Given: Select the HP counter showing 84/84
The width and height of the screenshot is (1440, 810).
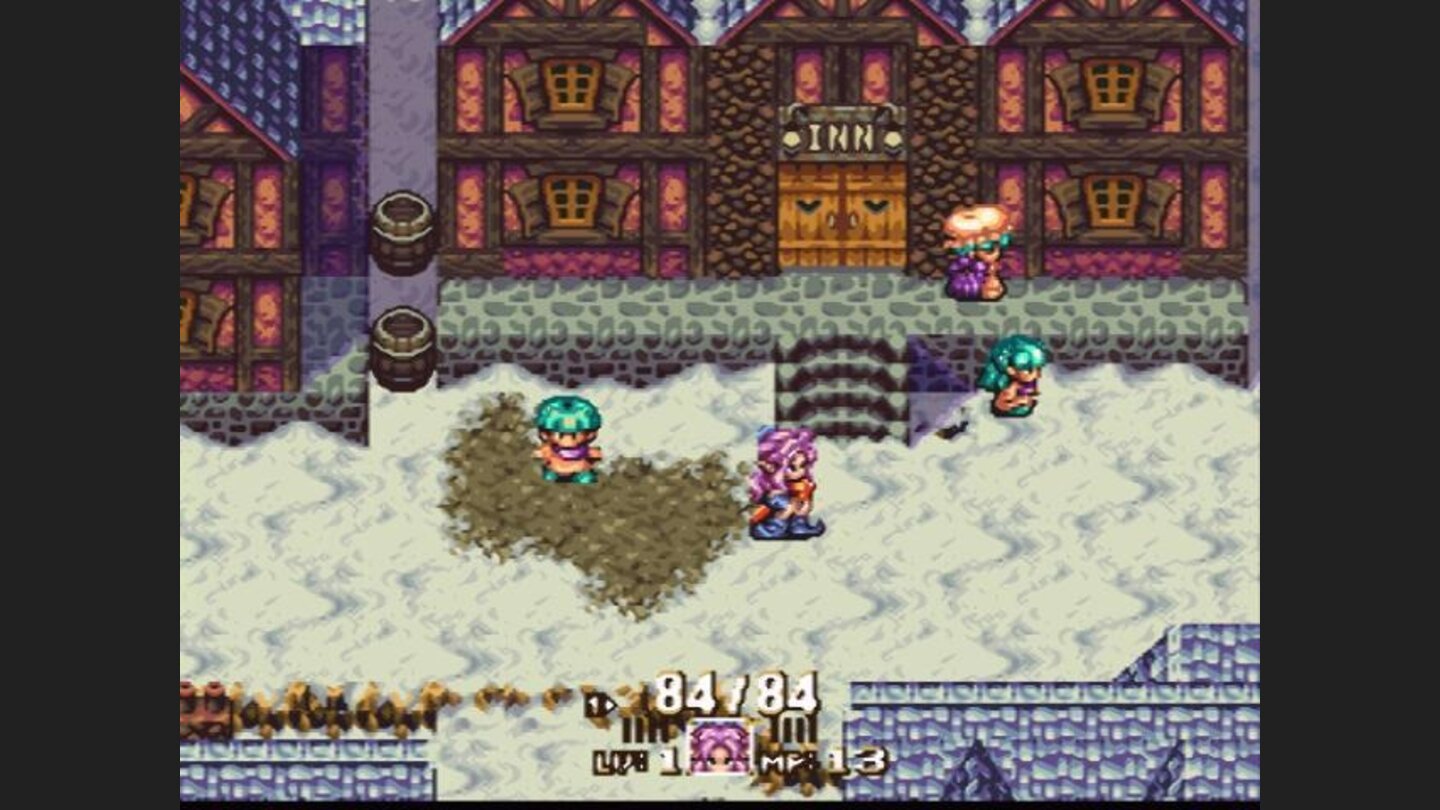Looking at the screenshot, I should (735, 691).
